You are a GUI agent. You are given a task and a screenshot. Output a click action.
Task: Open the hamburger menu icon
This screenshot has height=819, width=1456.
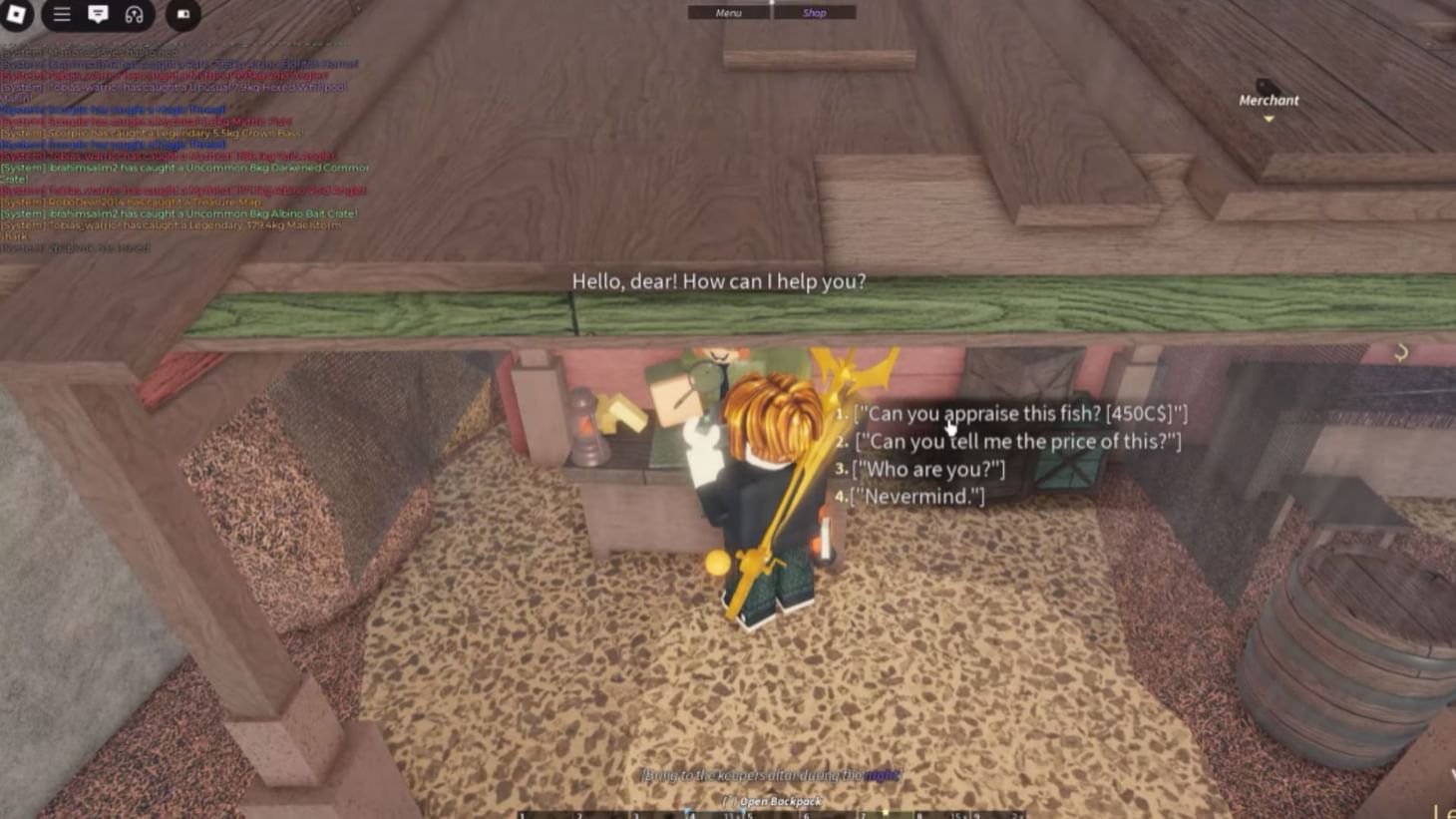point(62,14)
